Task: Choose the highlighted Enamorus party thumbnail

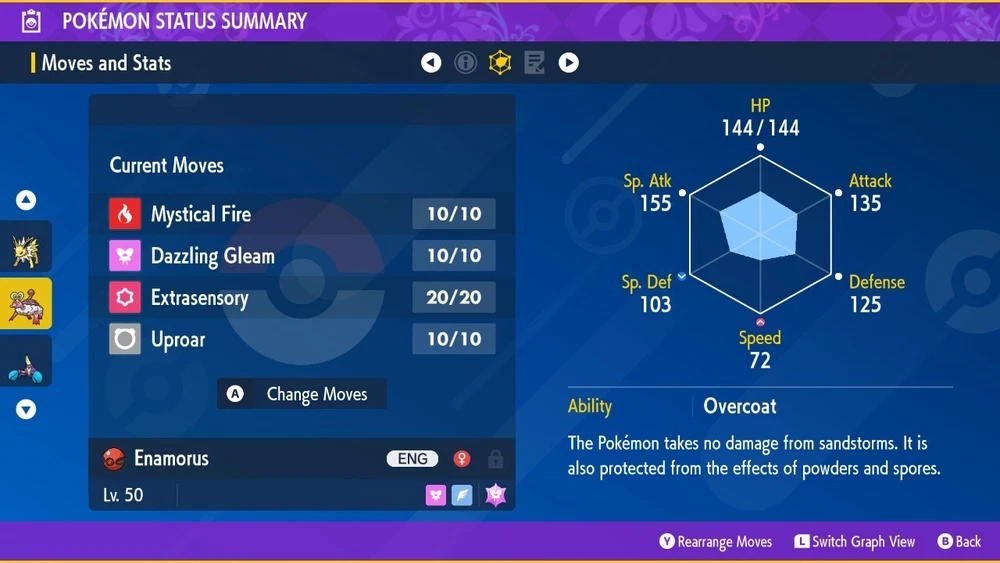Action: point(25,303)
